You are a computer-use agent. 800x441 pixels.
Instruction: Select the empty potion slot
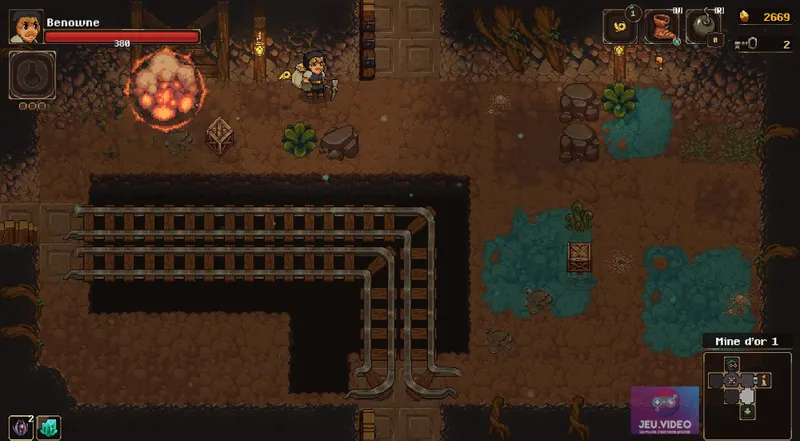coord(31,75)
